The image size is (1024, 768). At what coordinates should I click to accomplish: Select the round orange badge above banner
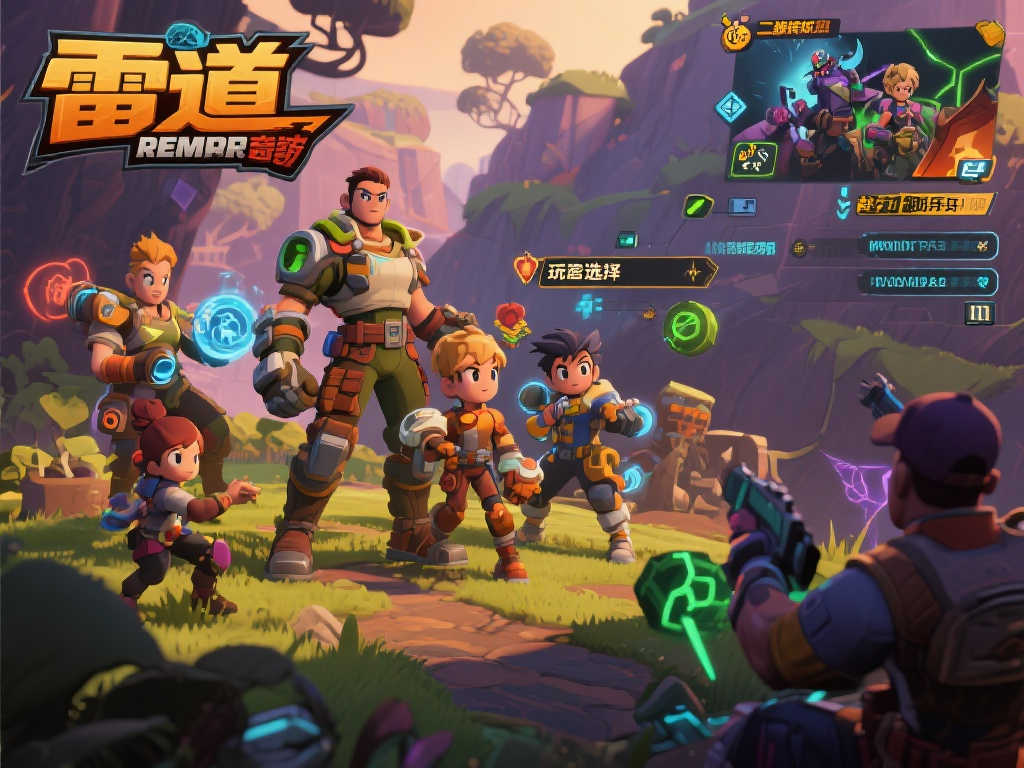tap(735, 37)
